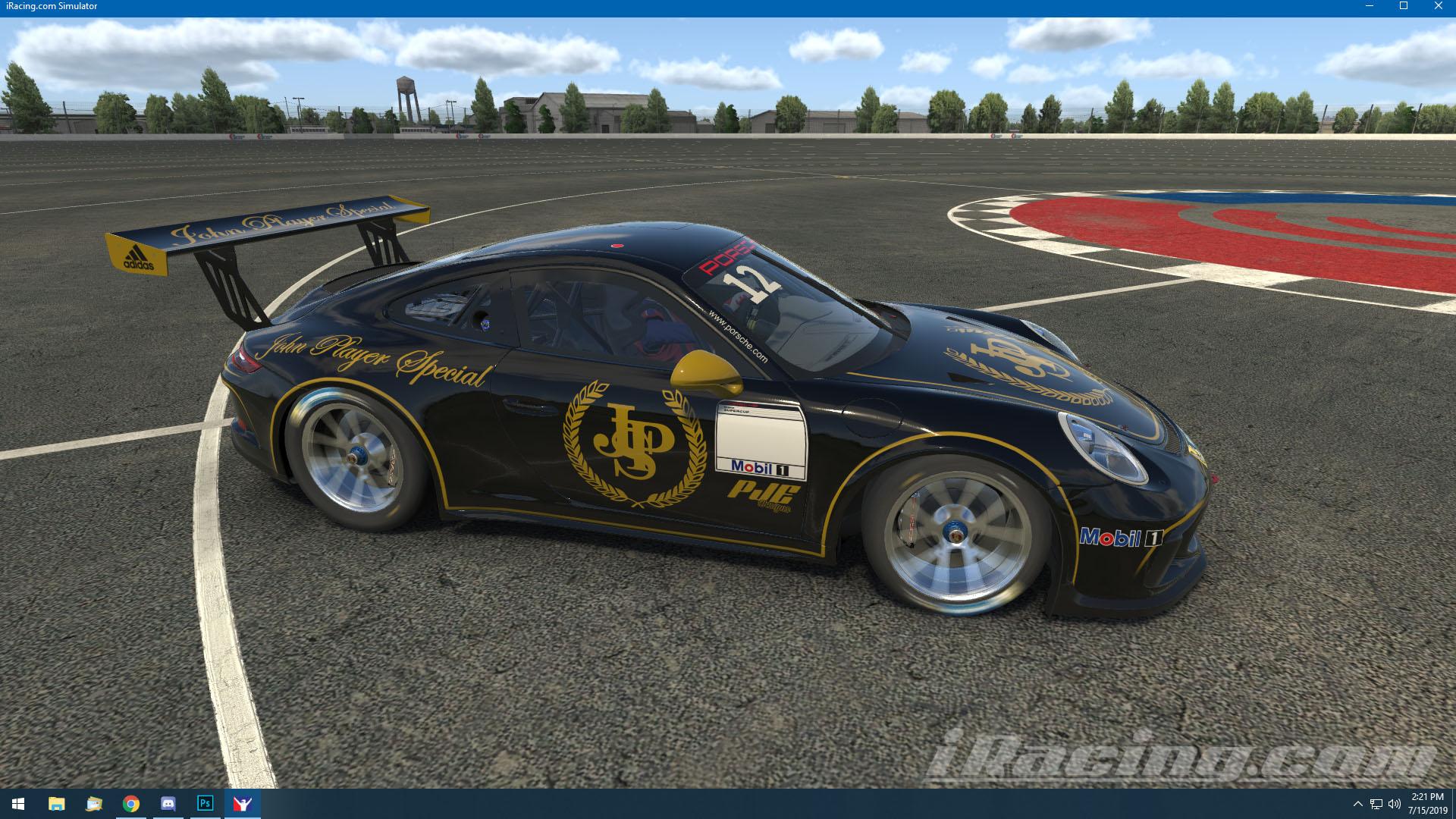Select the active iRacing taskbar icon

[x=241, y=803]
